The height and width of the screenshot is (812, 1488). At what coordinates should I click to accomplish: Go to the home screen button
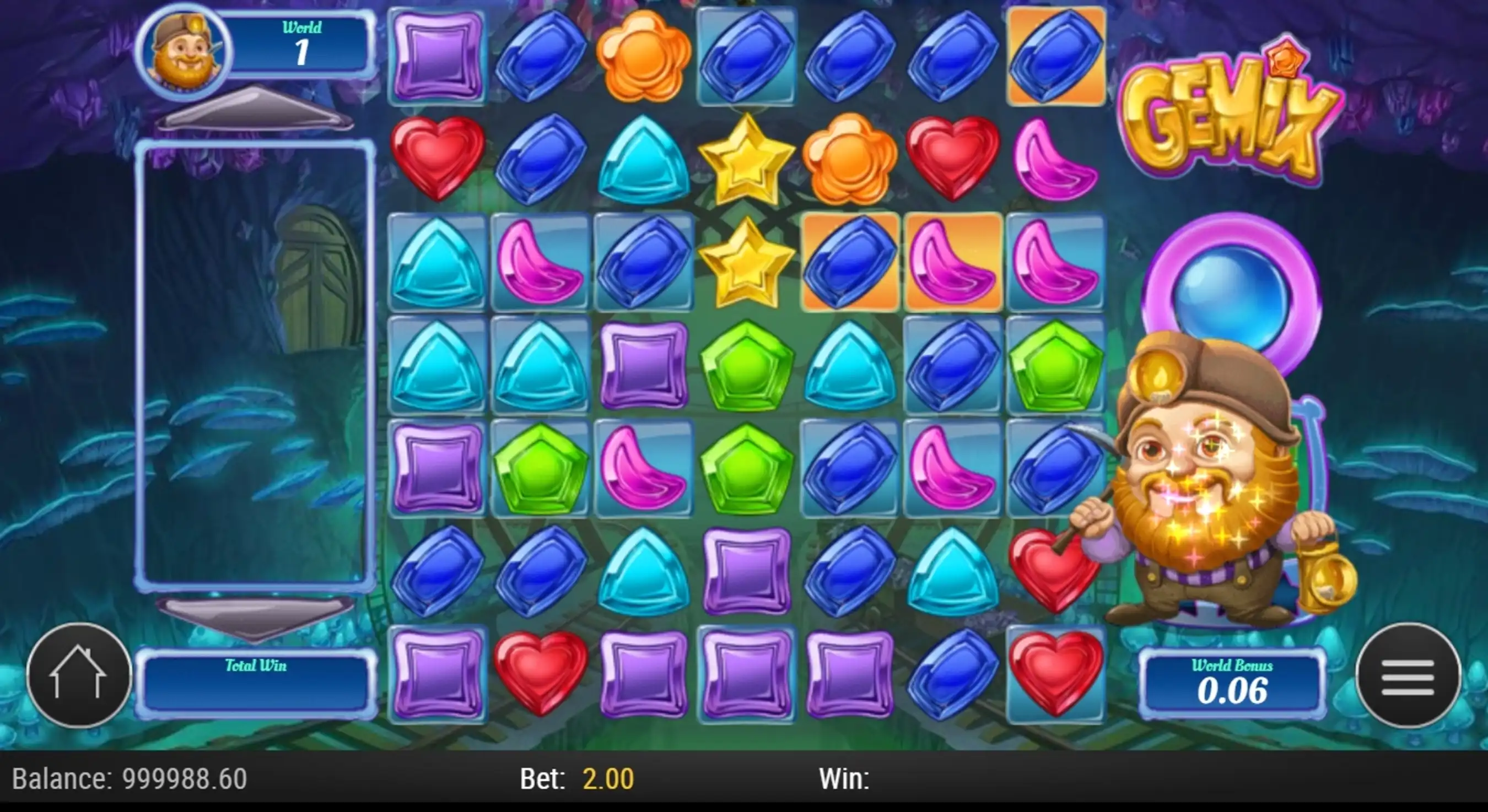(x=79, y=675)
